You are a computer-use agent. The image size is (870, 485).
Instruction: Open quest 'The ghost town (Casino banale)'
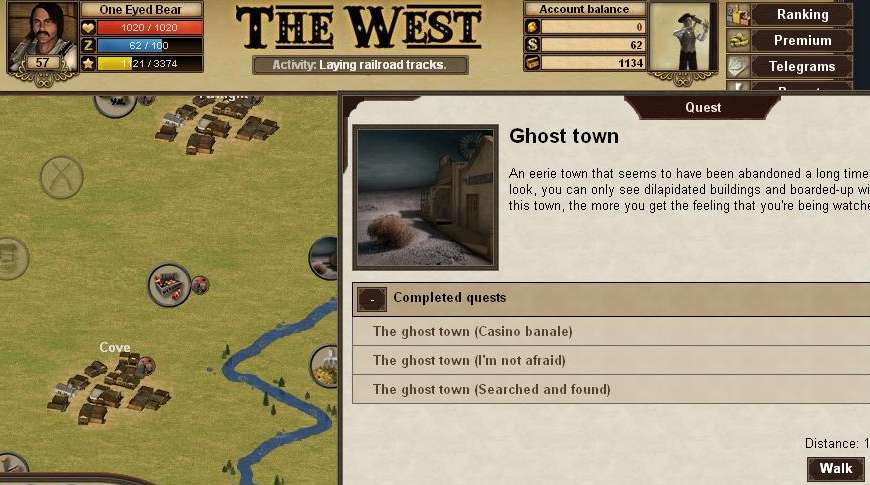(472, 331)
